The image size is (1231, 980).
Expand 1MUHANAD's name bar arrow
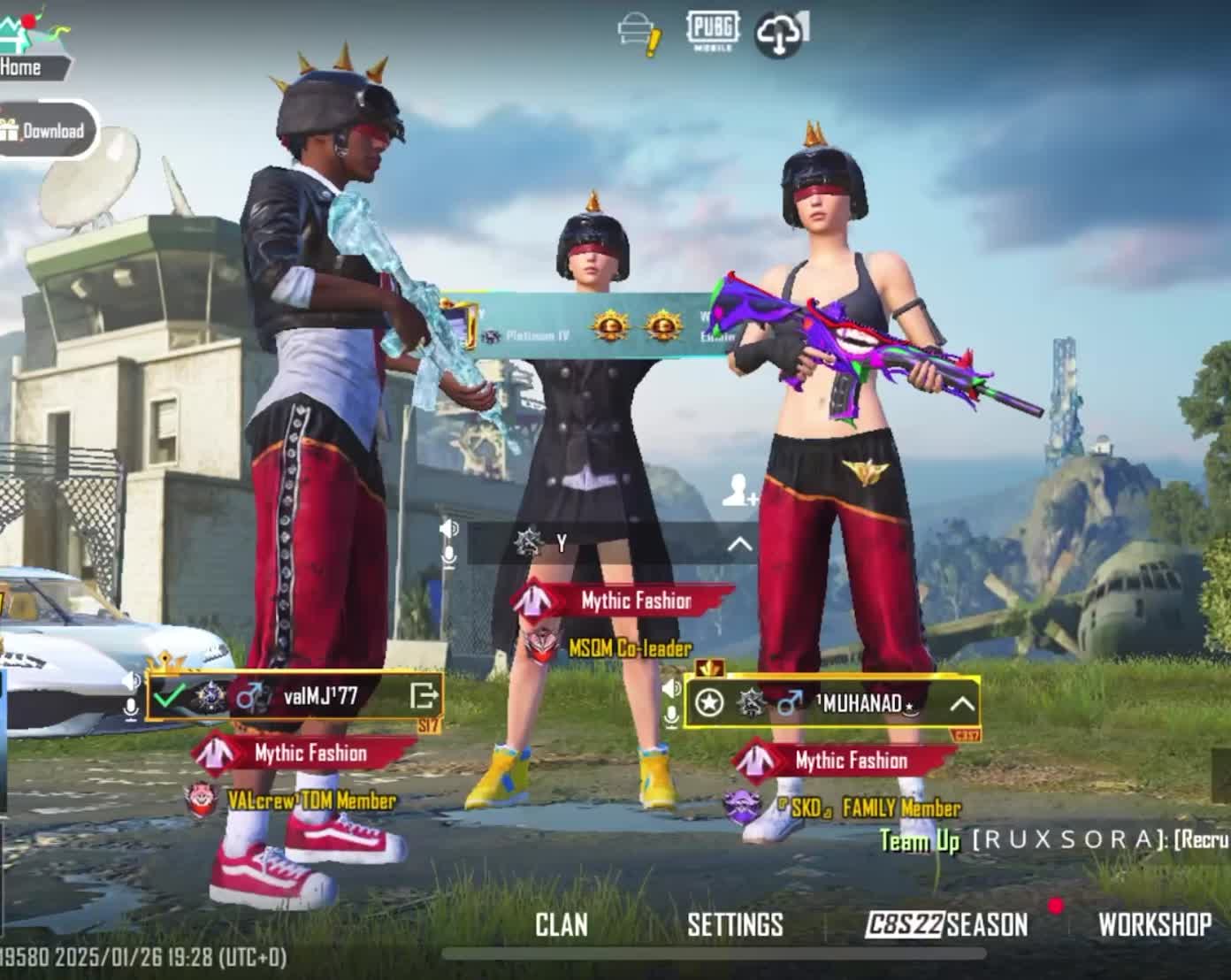[961, 704]
